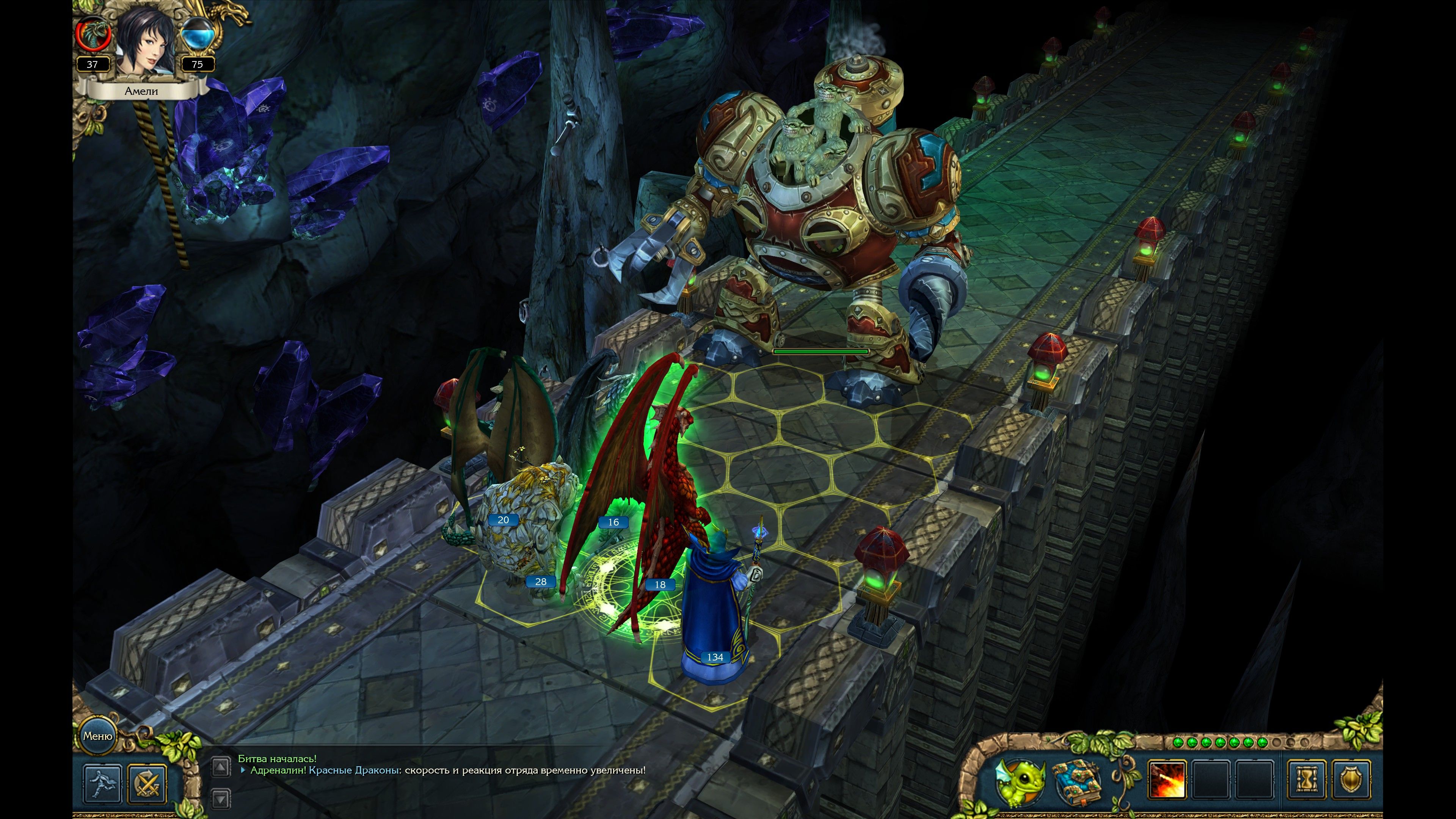1456x819 pixels.
Task: Summon the green pet dragon
Action: coord(1021,781)
